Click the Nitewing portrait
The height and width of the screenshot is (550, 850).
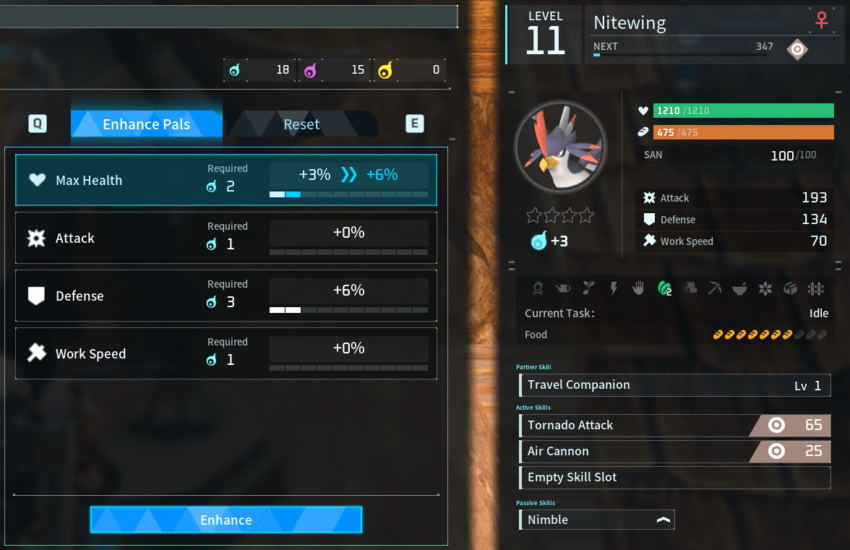(x=560, y=146)
